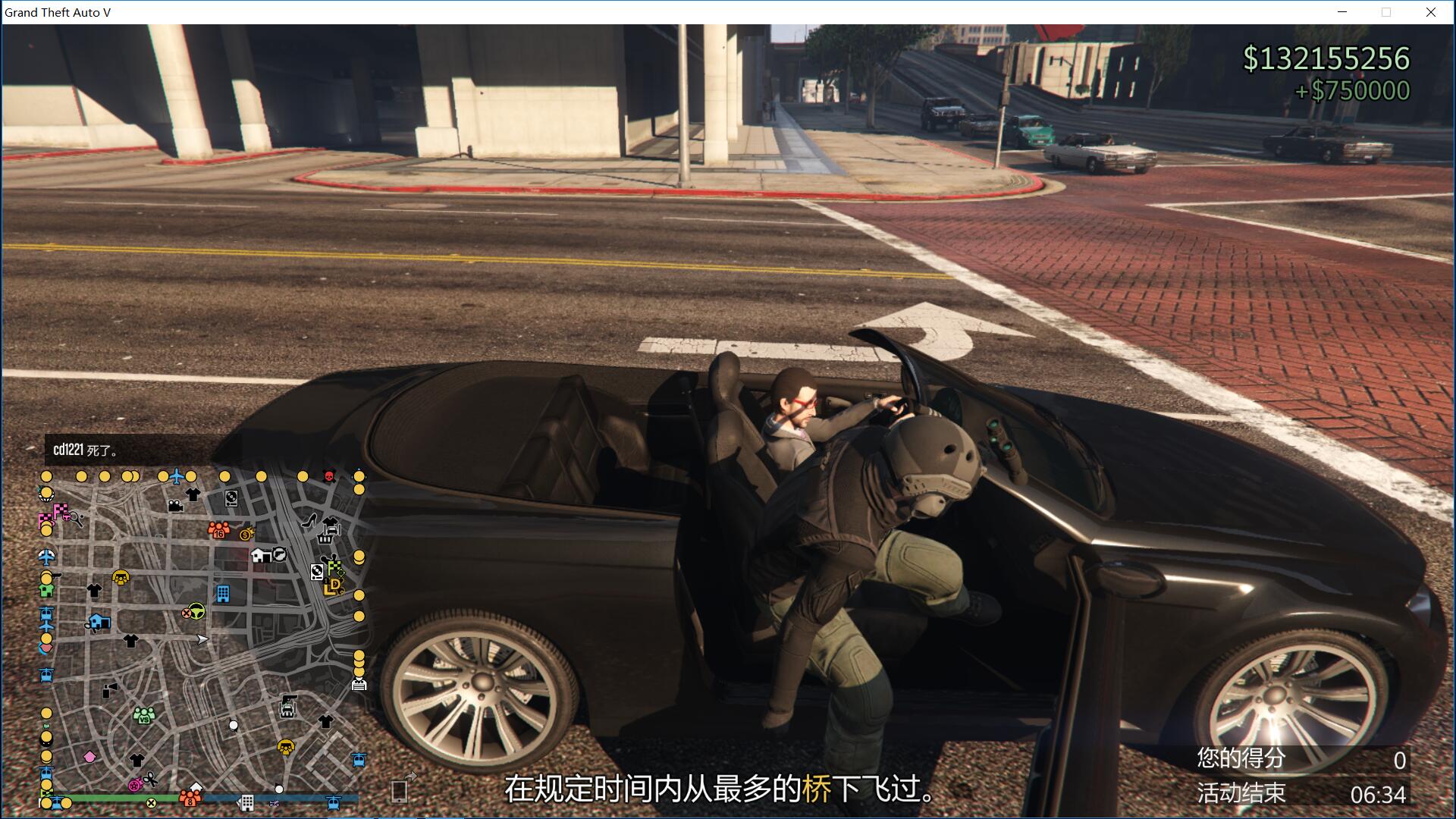Click the blue house marker on the minimap

pyautogui.click(x=99, y=623)
